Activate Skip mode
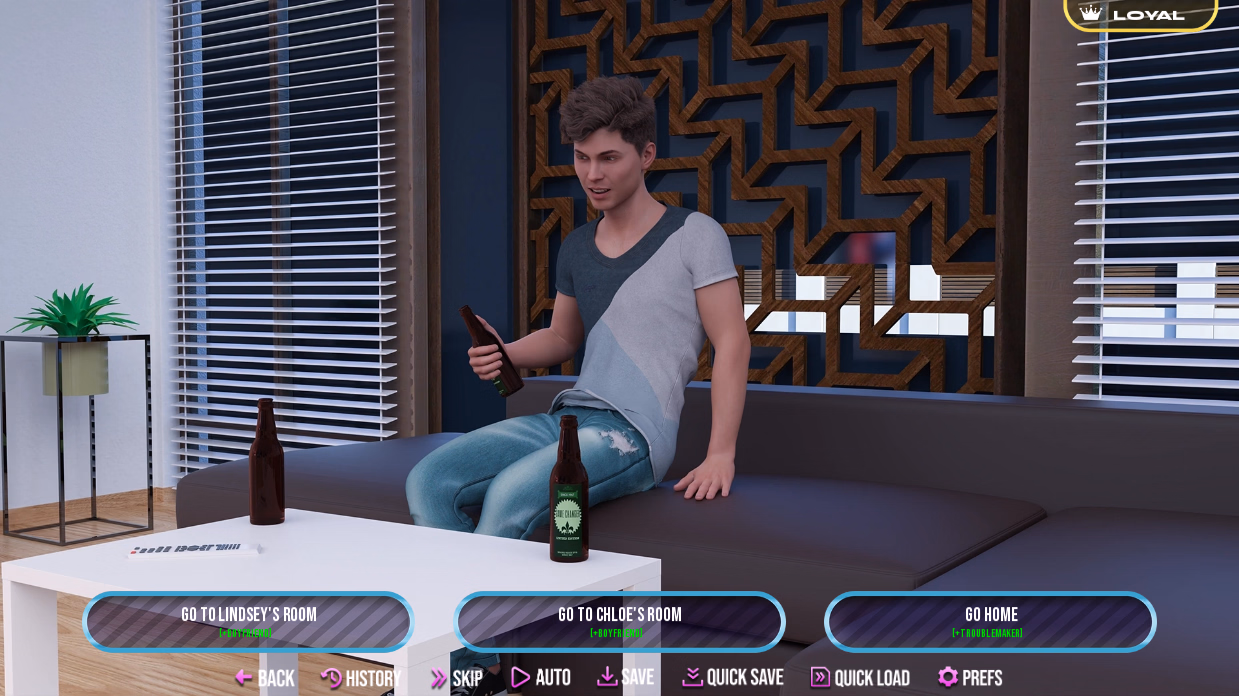1239x696 pixels. click(456, 678)
